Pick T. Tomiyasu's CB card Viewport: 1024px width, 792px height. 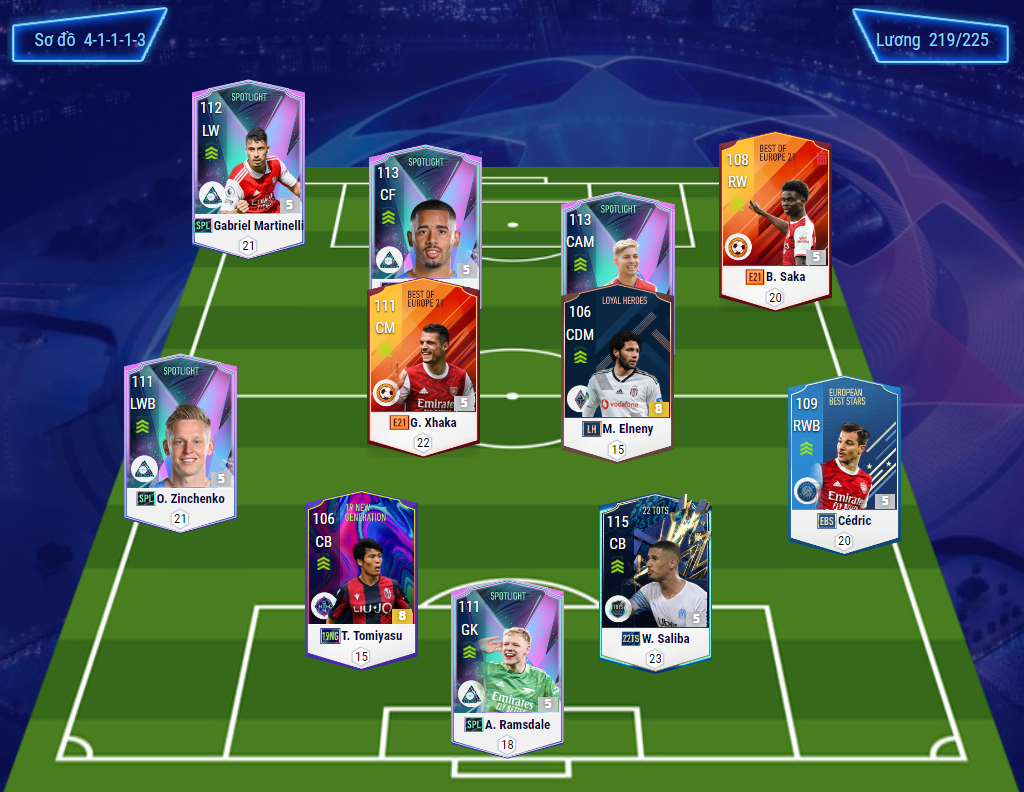pos(360,575)
